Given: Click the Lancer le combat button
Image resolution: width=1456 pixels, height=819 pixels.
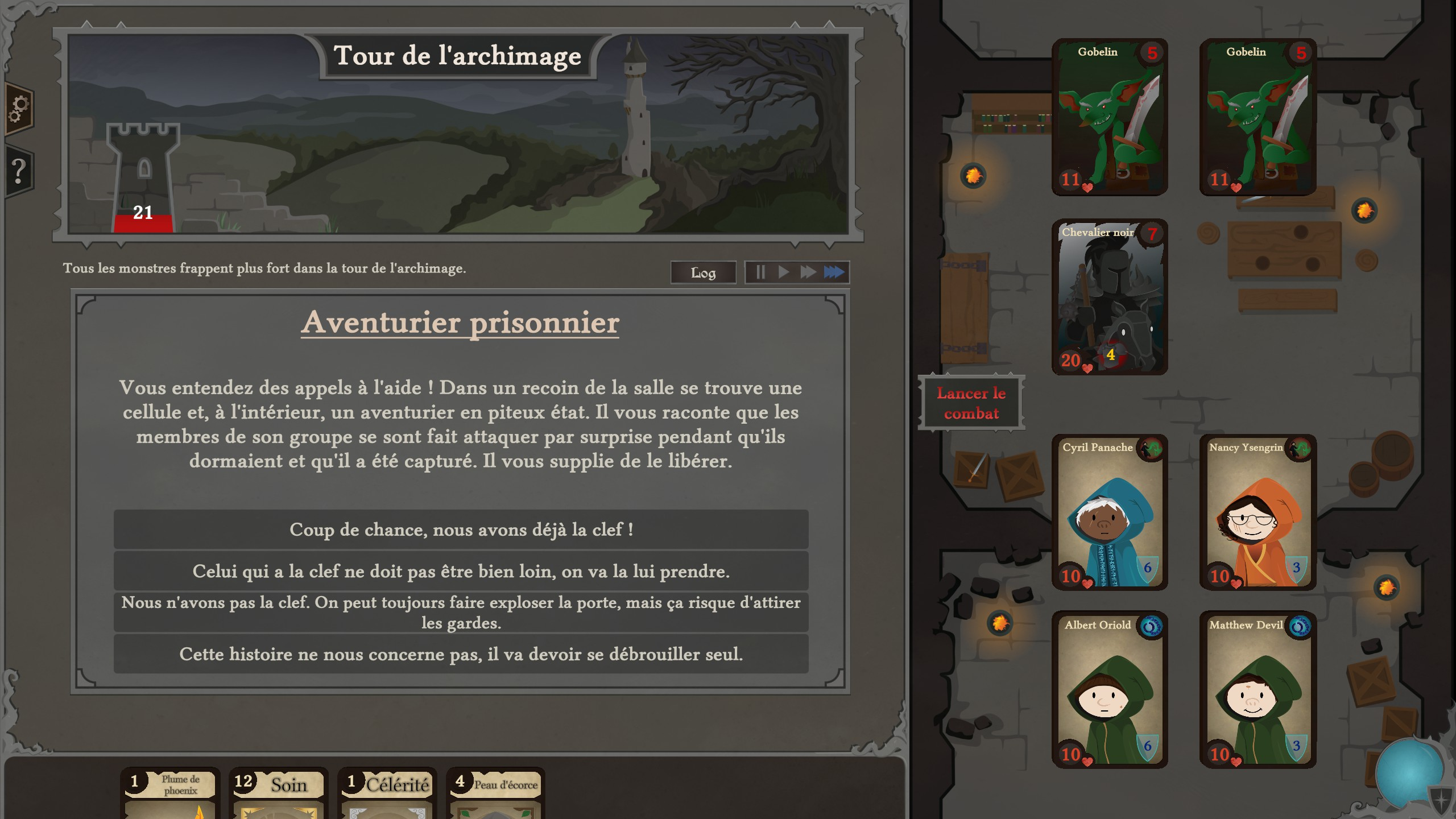Looking at the screenshot, I should tap(971, 403).
